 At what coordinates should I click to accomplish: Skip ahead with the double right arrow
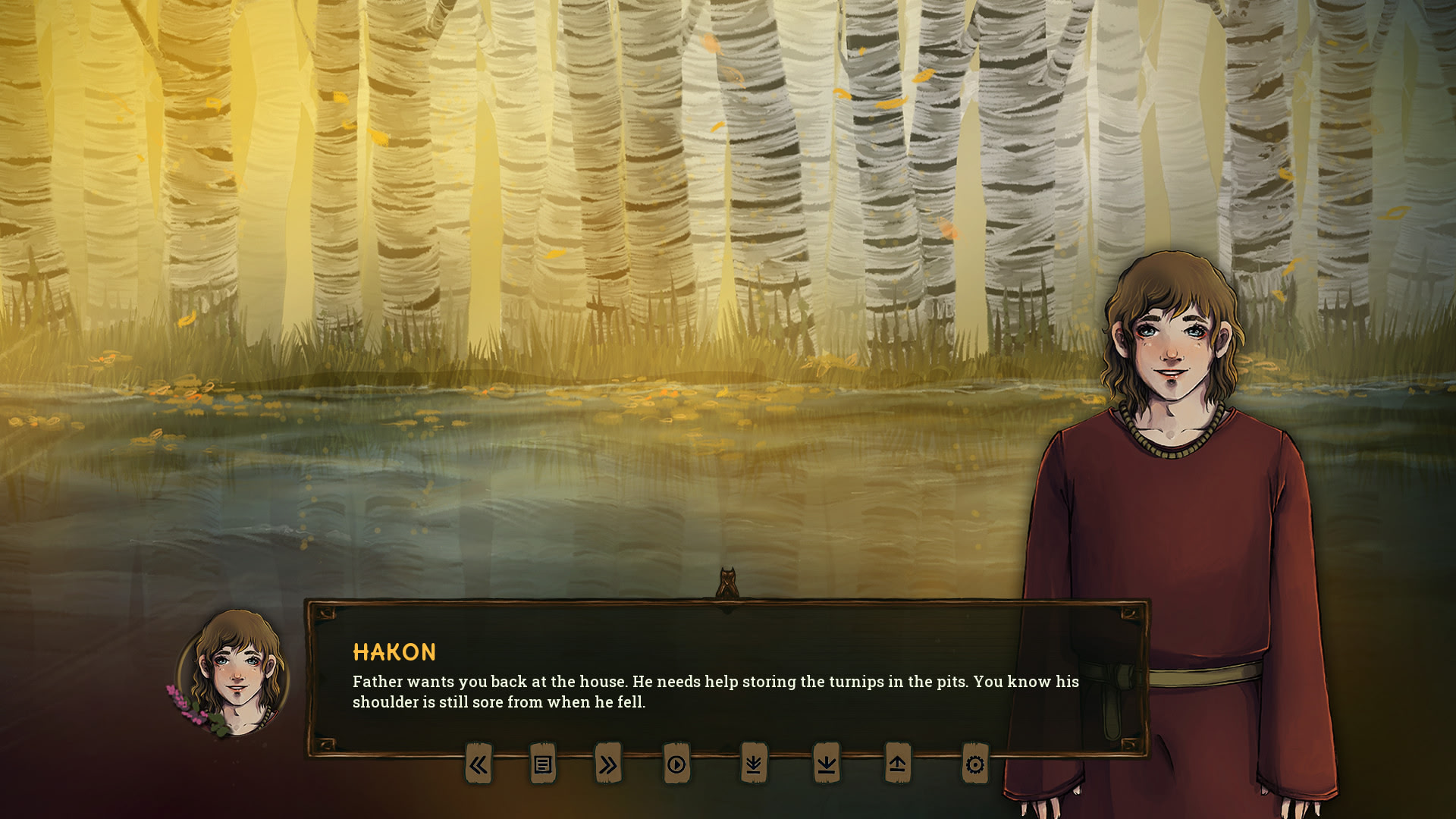608,764
